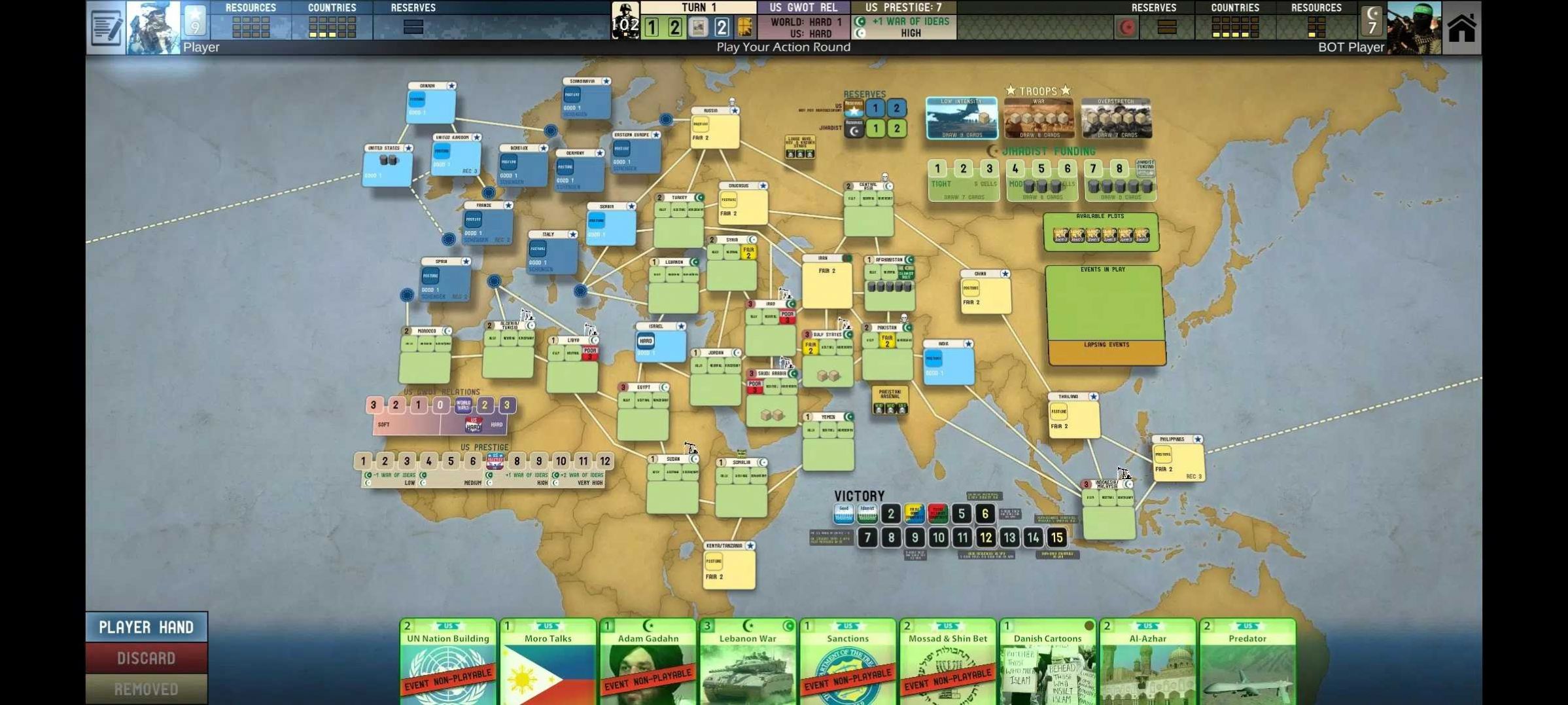
Task: Switch to the REMOVED cards tab
Action: coord(147,688)
